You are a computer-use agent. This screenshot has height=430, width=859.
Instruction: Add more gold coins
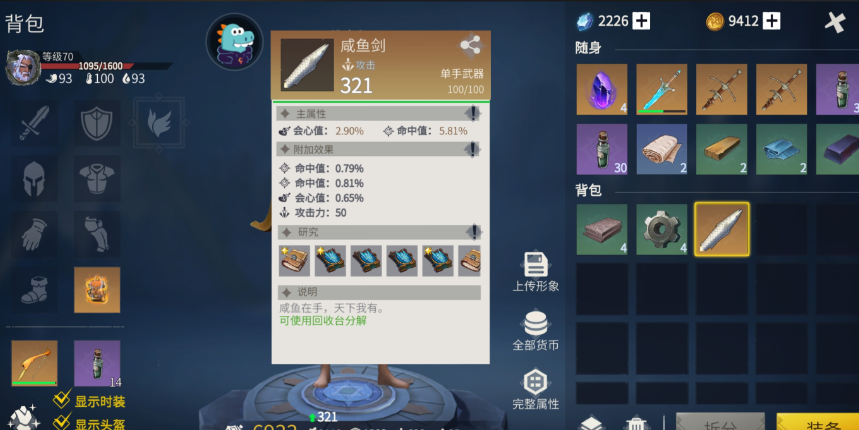[771, 21]
